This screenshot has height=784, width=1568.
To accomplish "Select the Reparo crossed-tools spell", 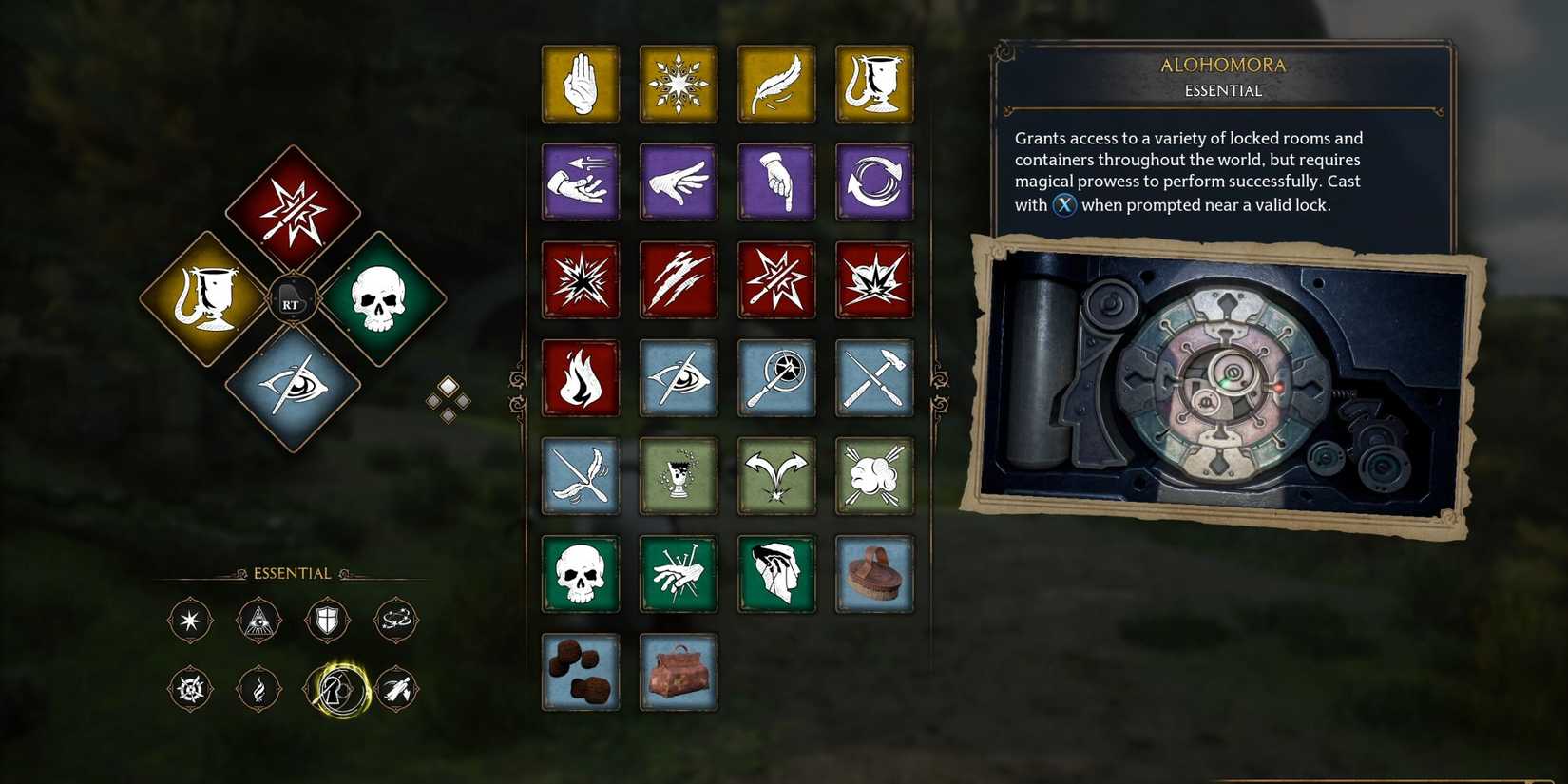I will (874, 377).
